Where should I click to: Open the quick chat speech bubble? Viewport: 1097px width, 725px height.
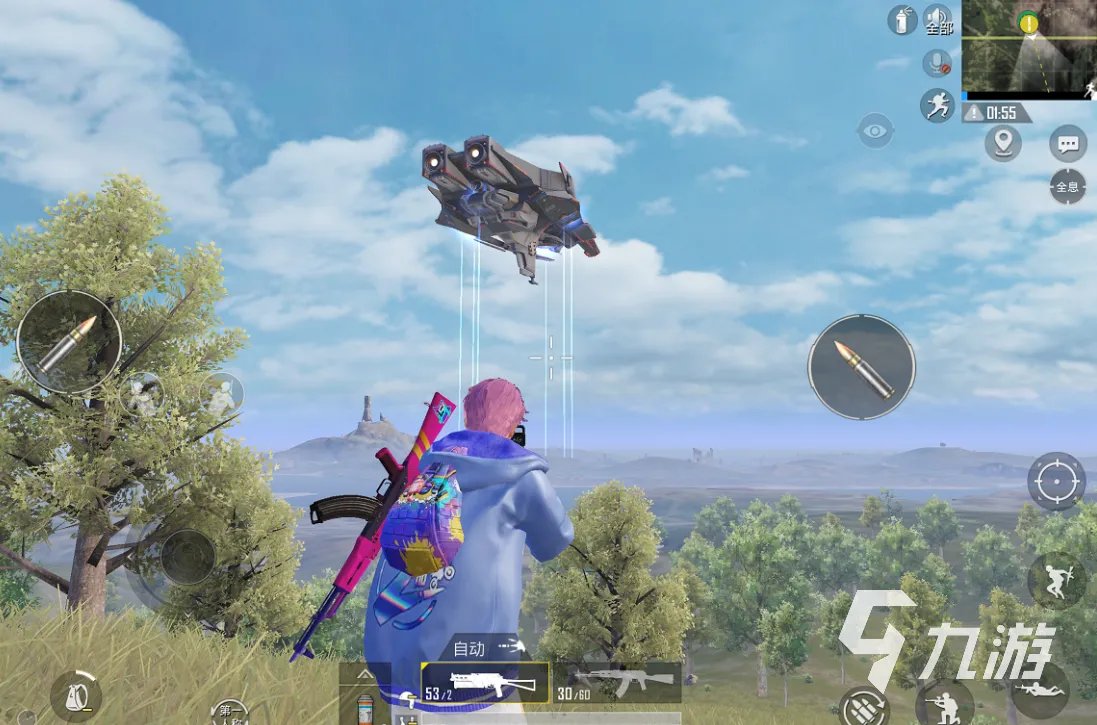click(x=1068, y=144)
